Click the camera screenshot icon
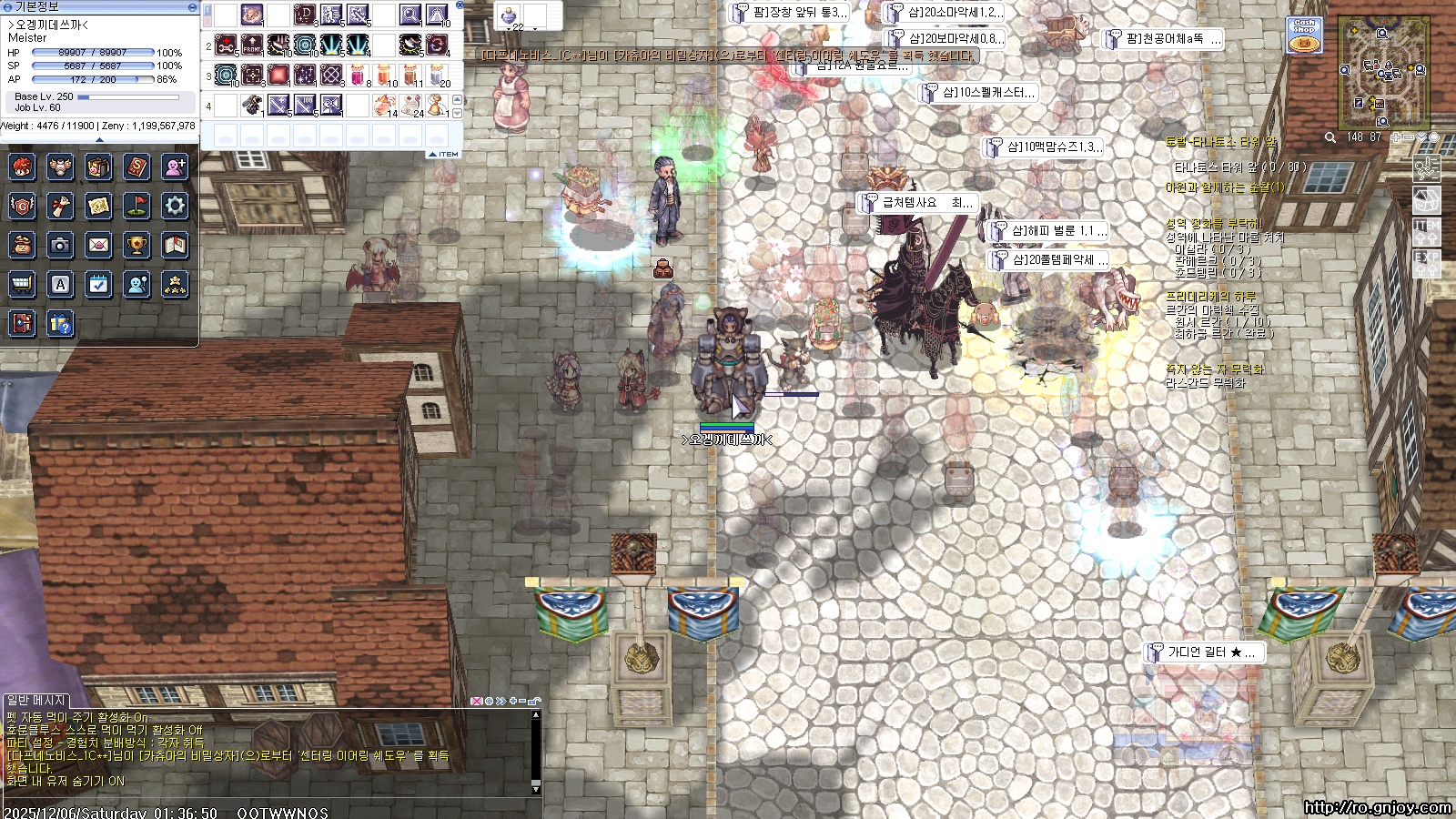Image resolution: width=1456 pixels, height=819 pixels. 60,245
